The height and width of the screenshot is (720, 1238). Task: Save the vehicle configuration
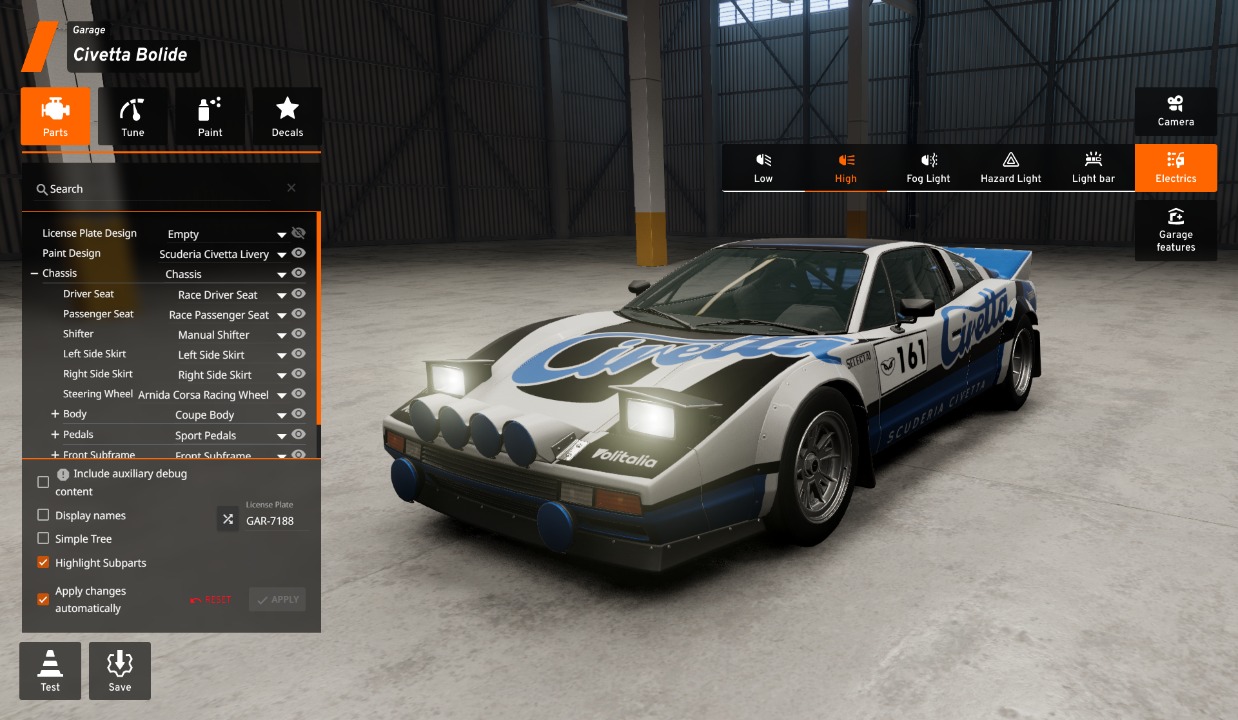pos(120,670)
